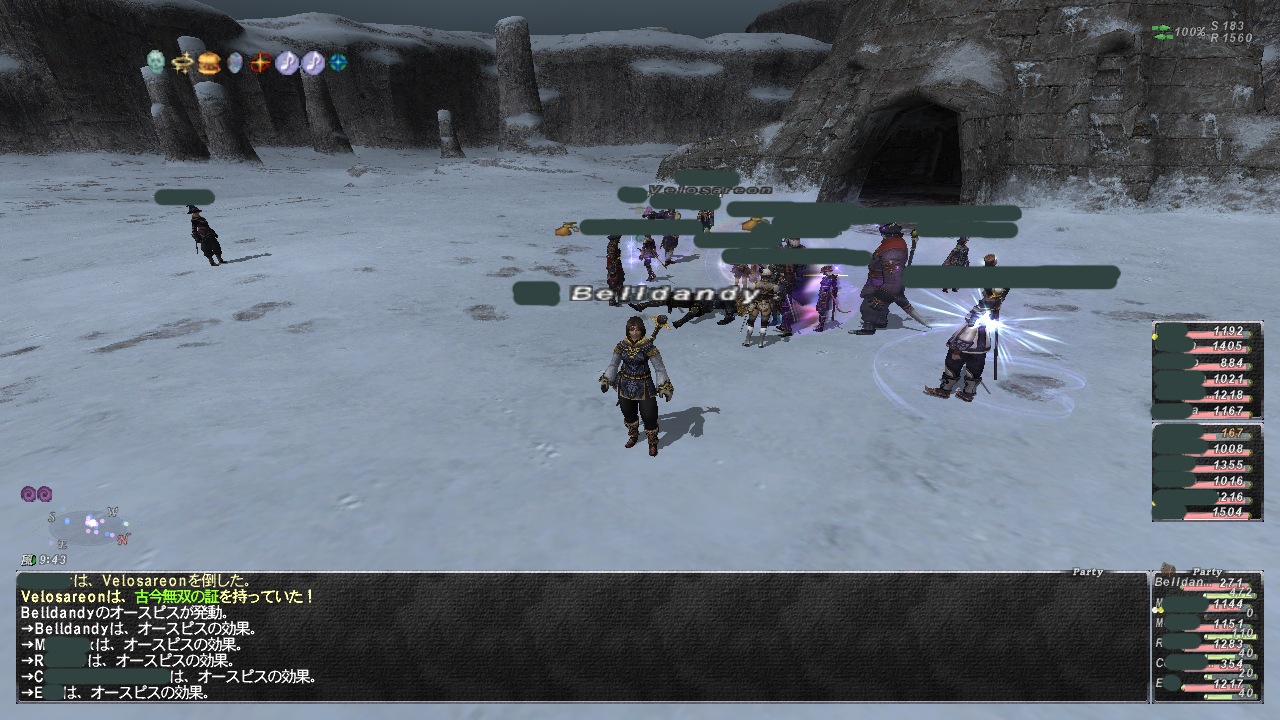Open the chat log window
The width and height of the screenshot is (1280, 720).
tap(580, 637)
